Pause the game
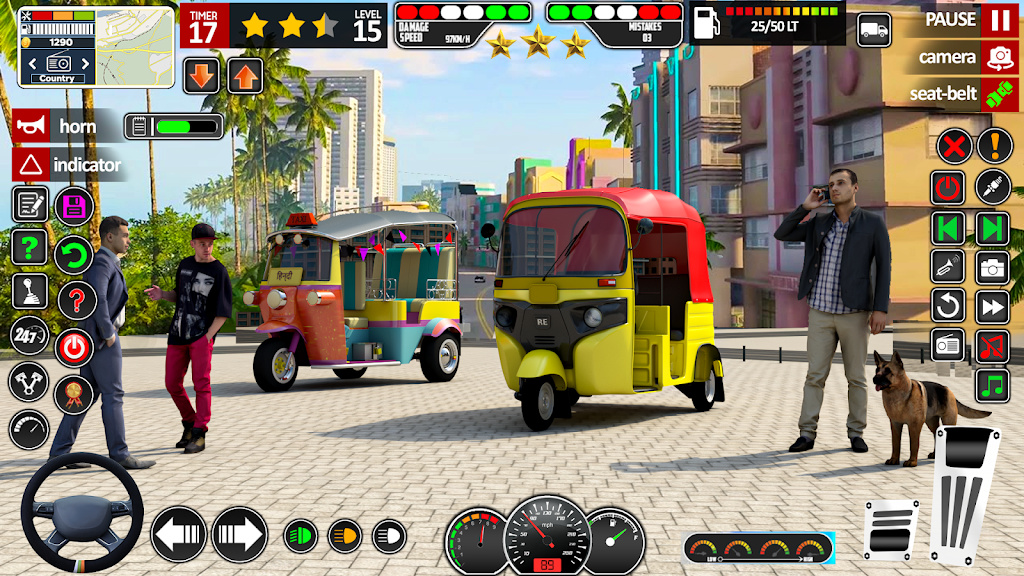The image size is (1024, 576). (x=999, y=19)
